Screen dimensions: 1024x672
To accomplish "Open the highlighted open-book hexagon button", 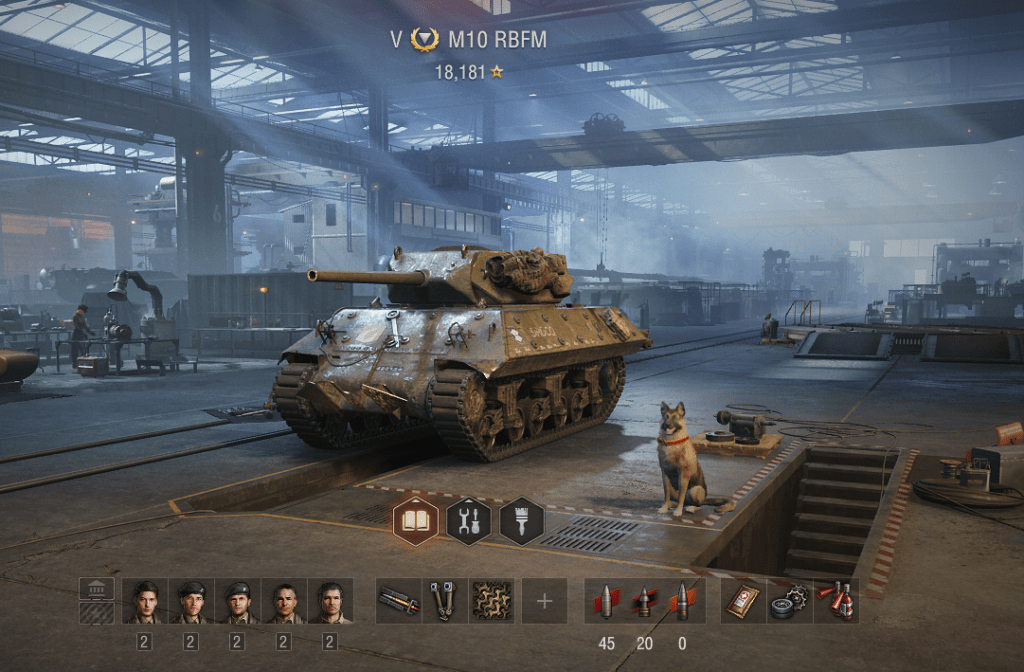I will click(x=415, y=521).
